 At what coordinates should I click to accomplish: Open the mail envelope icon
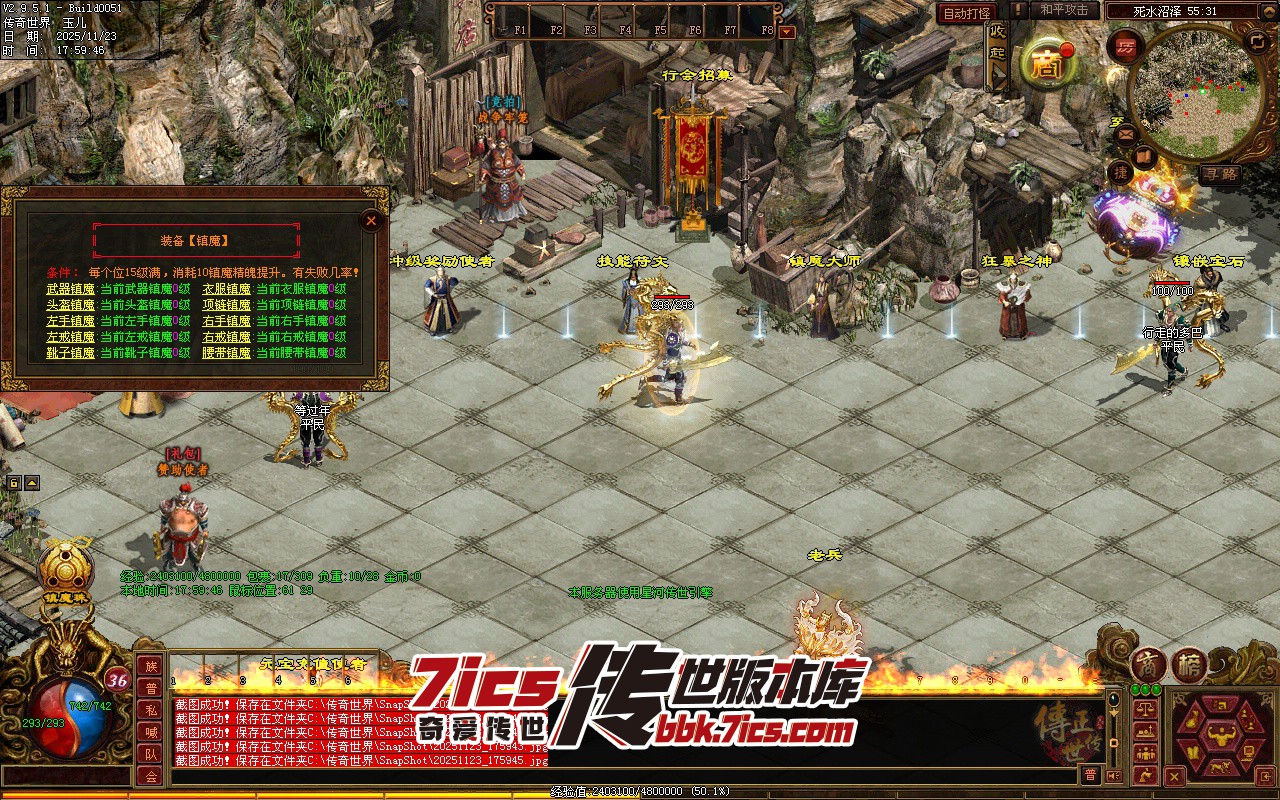[x=1126, y=133]
